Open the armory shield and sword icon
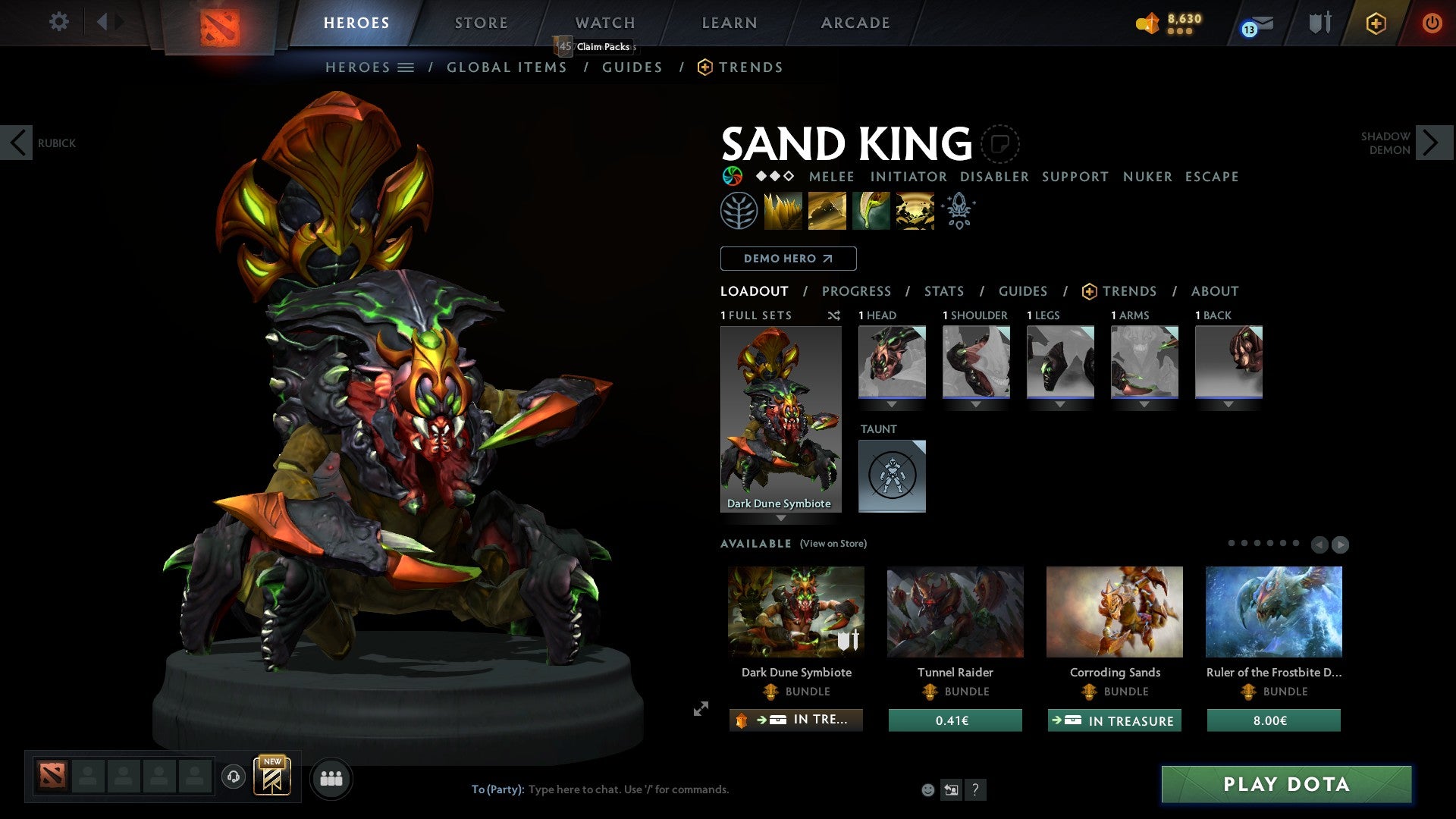The width and height of the screenshot is (1456, 819). [1318, 23]
